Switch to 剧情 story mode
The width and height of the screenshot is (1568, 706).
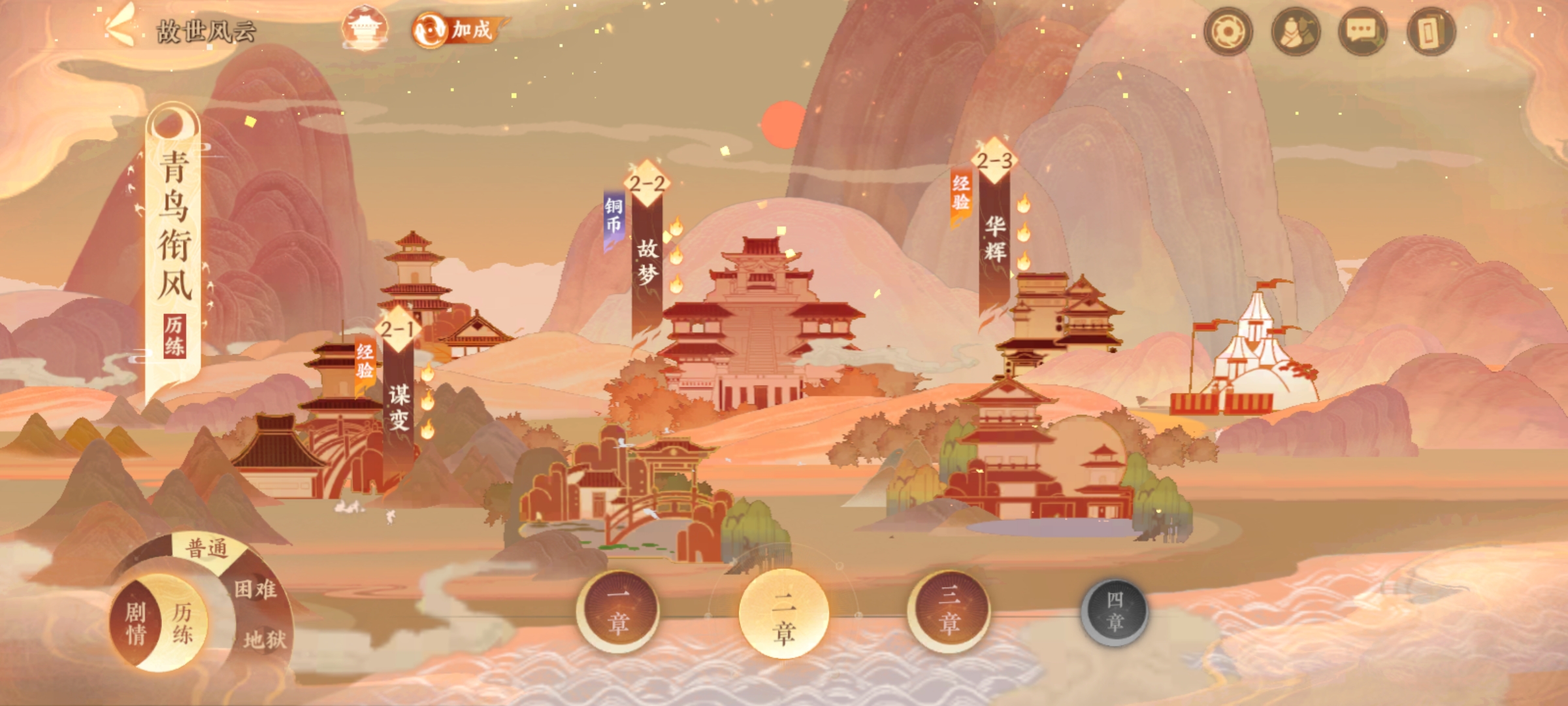[135, 623]
